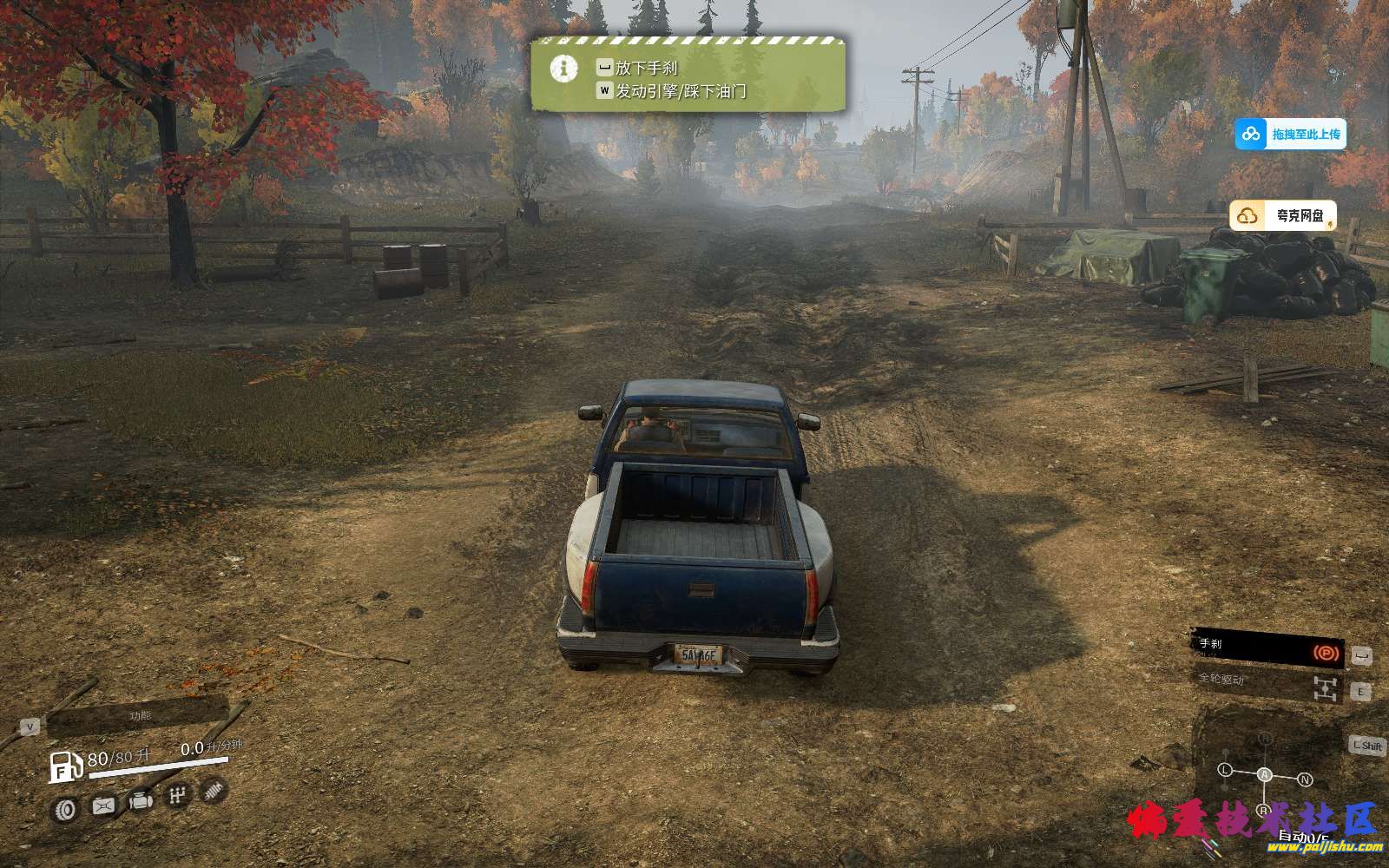Open the 夸克网盘 cloud drive overlay
The image size is (1389, 868).
tap(1283, 215)
